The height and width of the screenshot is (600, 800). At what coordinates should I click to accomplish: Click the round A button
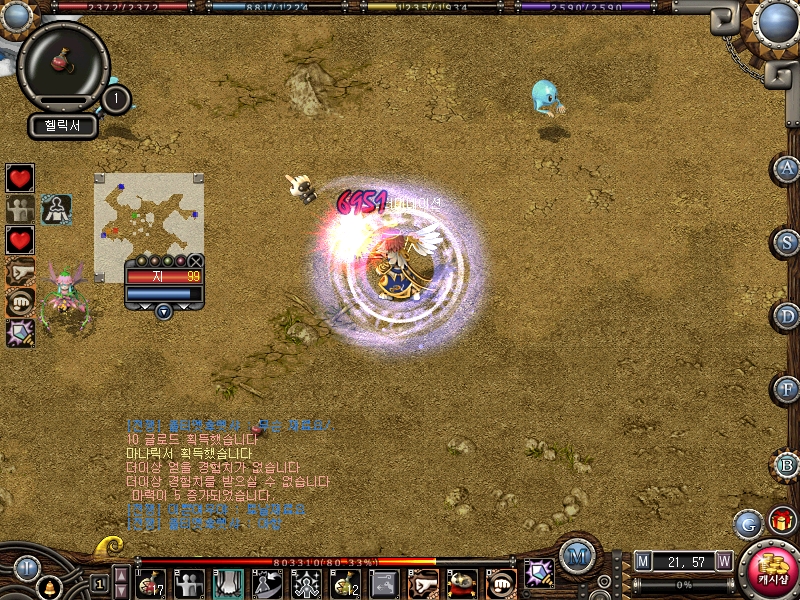(x=787, y=168)
